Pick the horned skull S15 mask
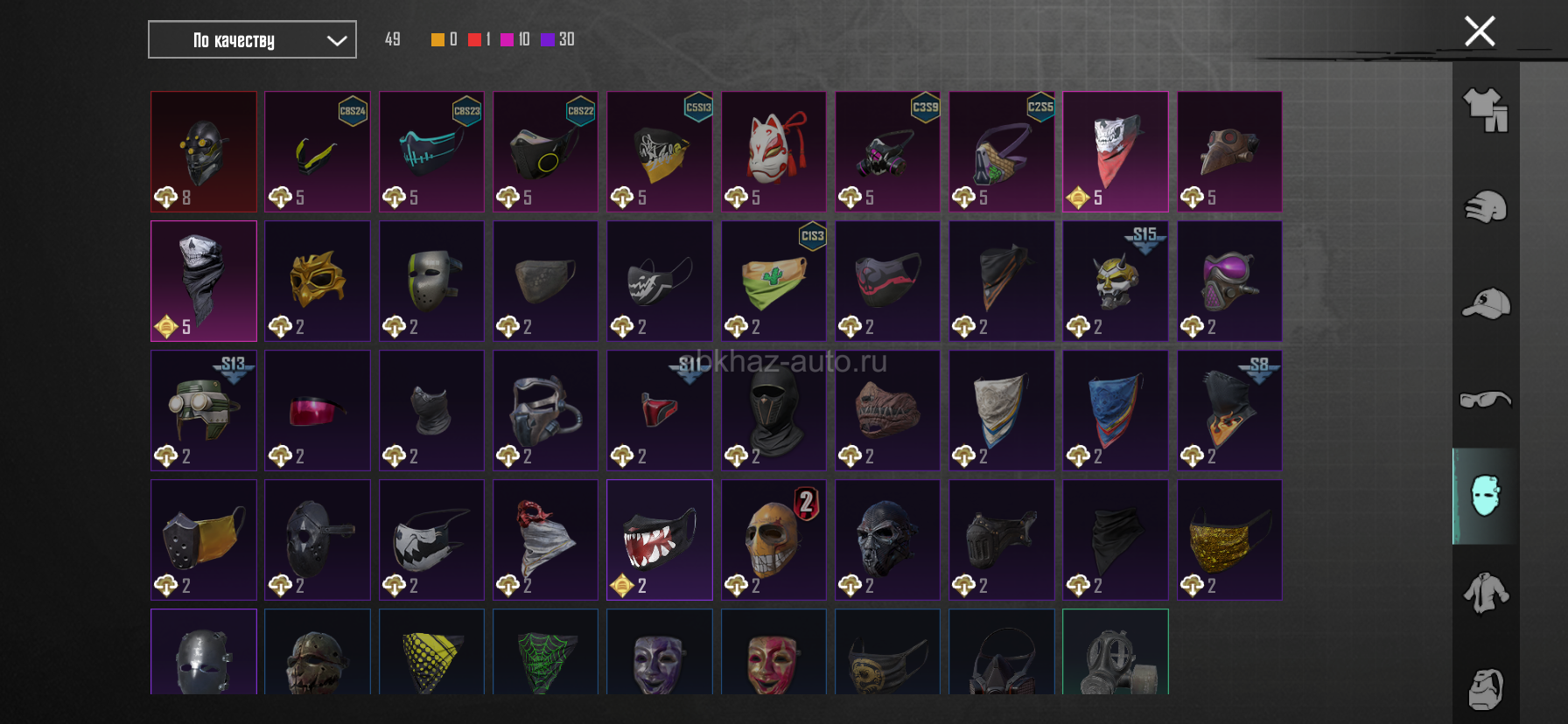1568x724 pixels. 1115,280
